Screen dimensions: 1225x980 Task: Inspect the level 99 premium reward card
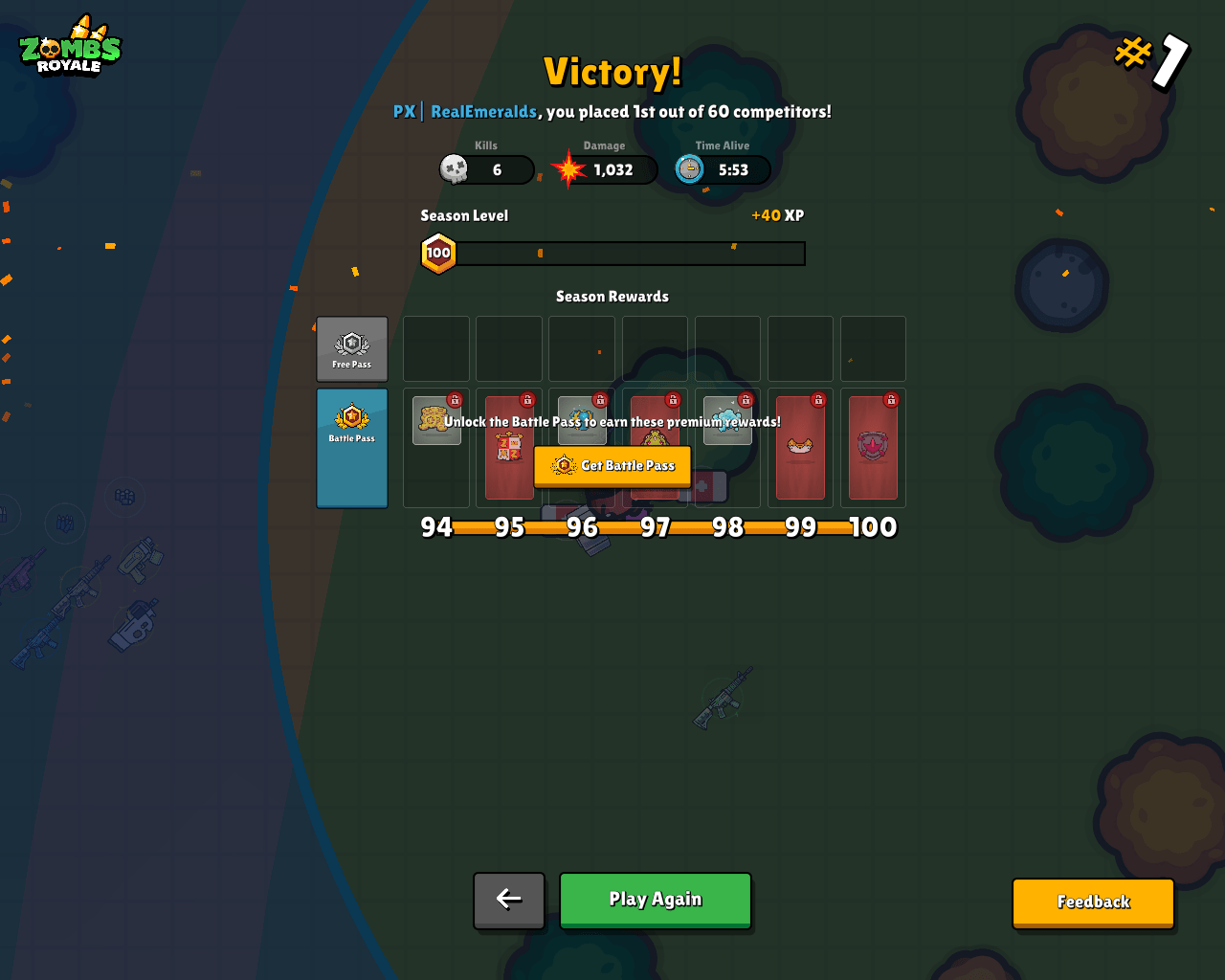tap(800, 448)
